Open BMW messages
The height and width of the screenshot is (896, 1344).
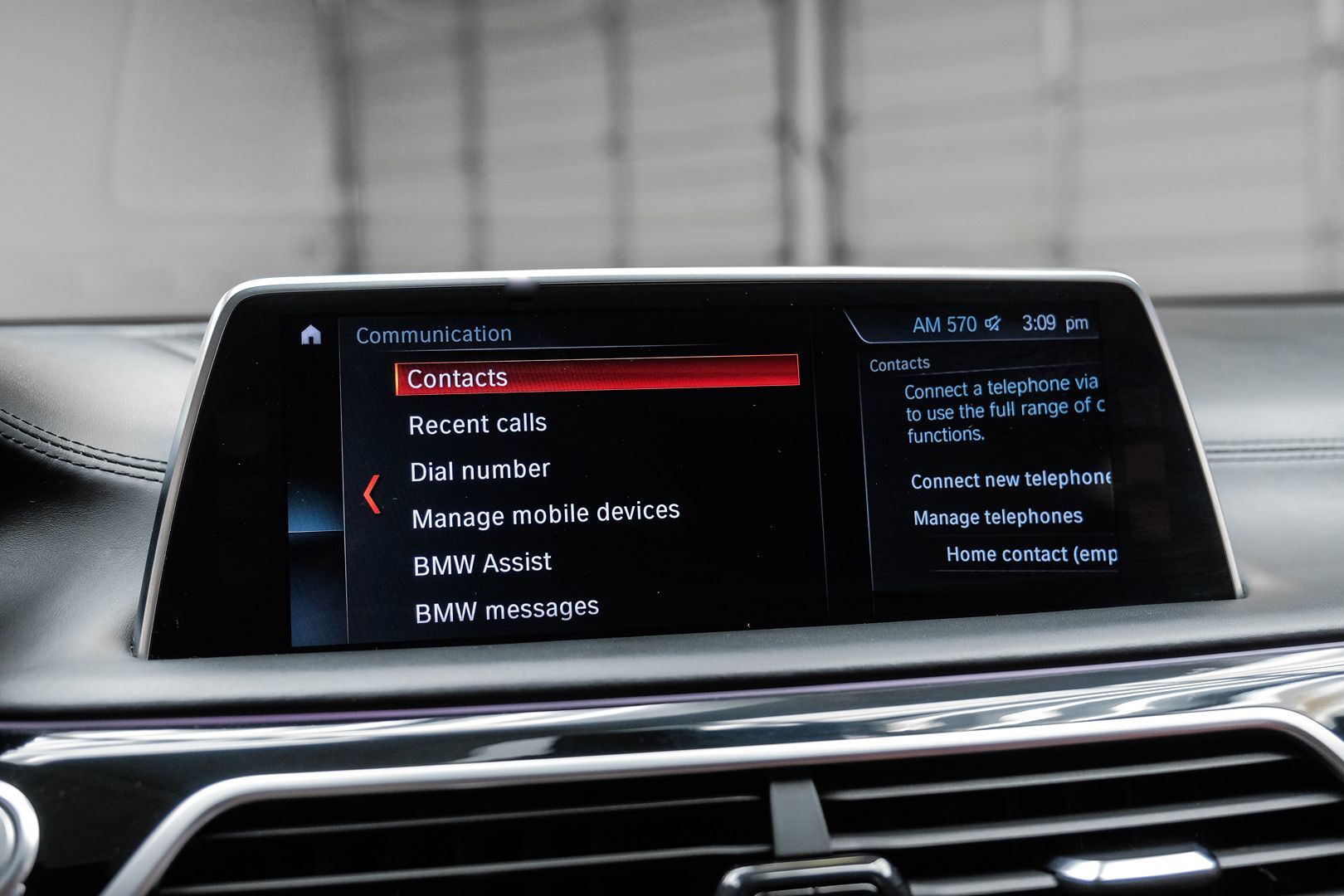[x=506, y=610]
